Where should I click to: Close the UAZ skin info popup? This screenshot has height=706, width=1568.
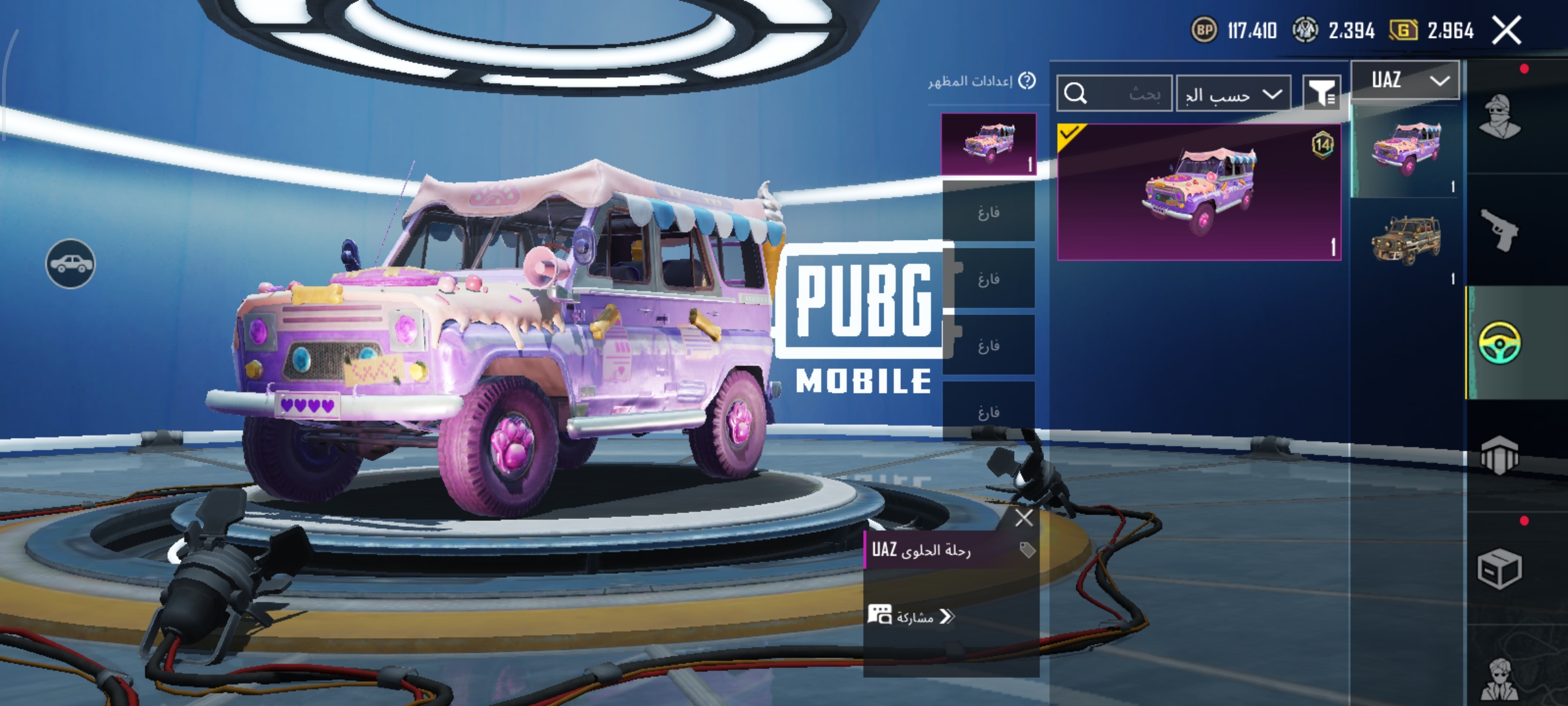(1024, 518)
